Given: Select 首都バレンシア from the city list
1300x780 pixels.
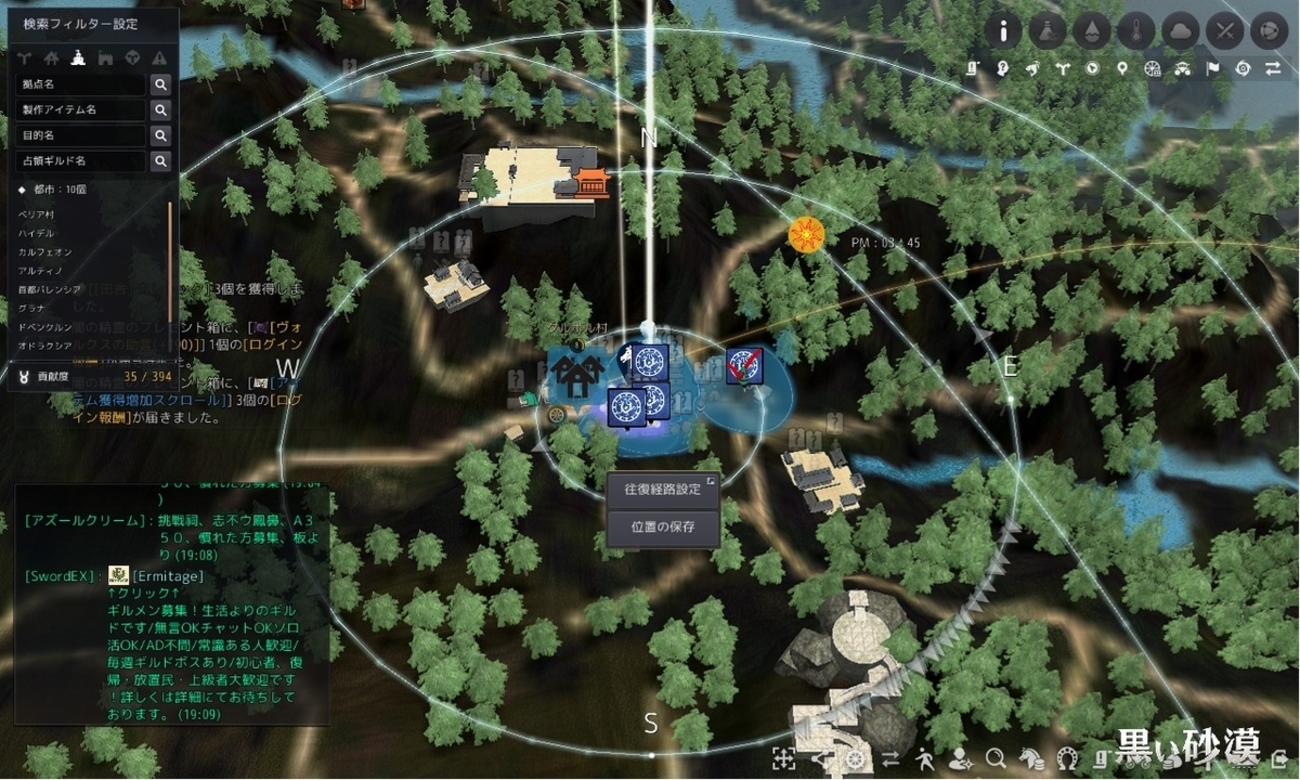Looking at the screenshot, I should pos(50,288).
